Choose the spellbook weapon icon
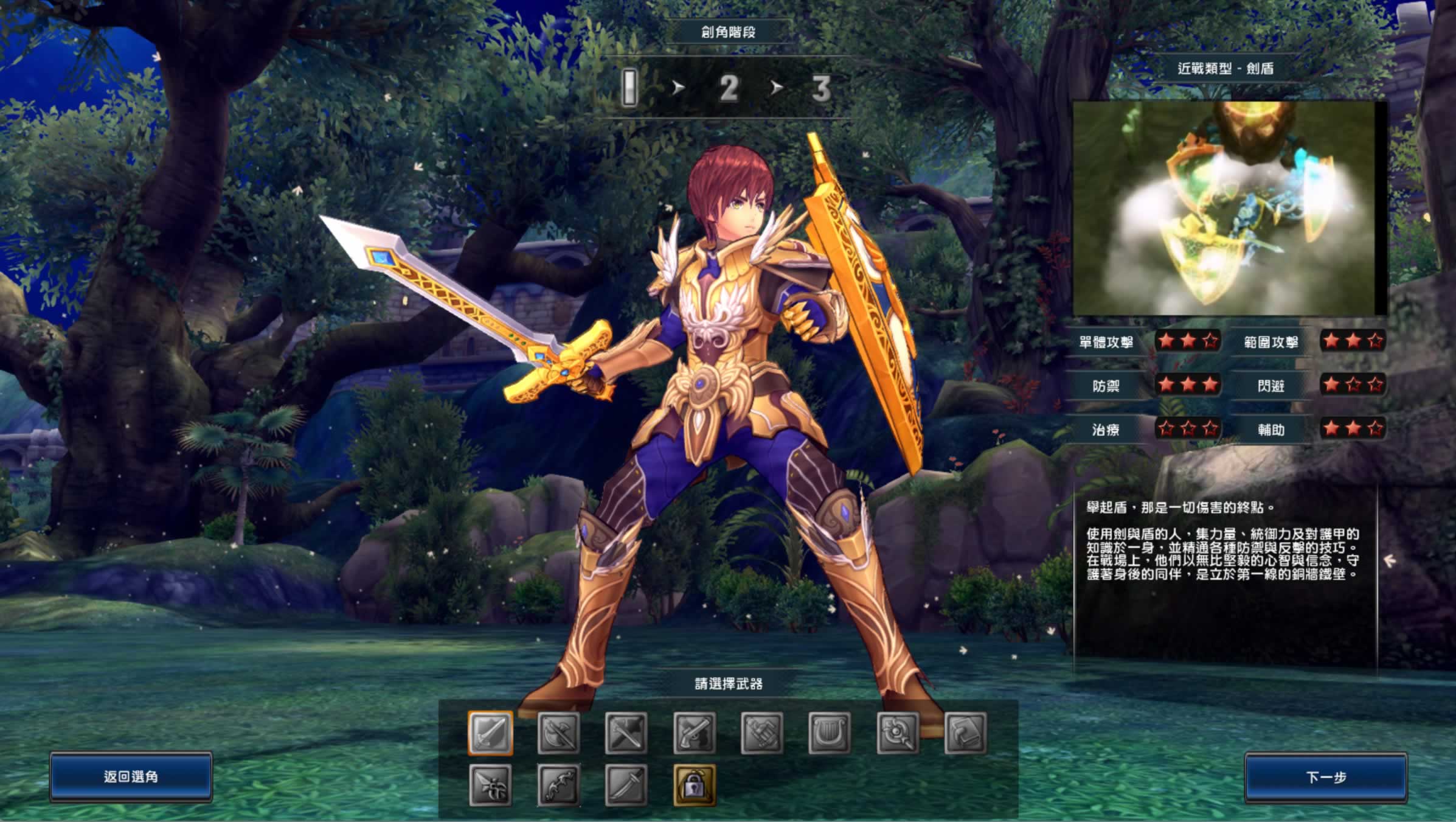 (965, 733)
